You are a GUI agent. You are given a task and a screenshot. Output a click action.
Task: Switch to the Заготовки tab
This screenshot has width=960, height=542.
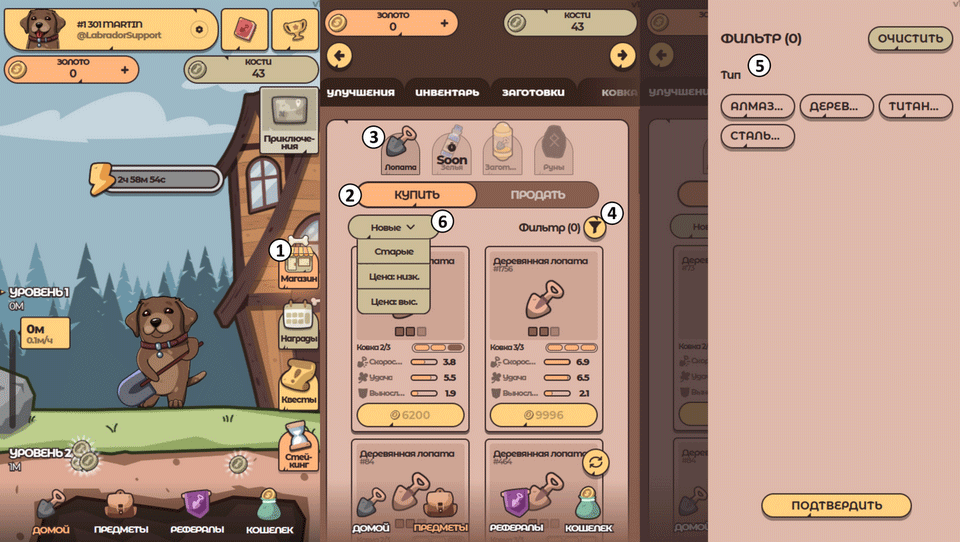tap(532, 92)
